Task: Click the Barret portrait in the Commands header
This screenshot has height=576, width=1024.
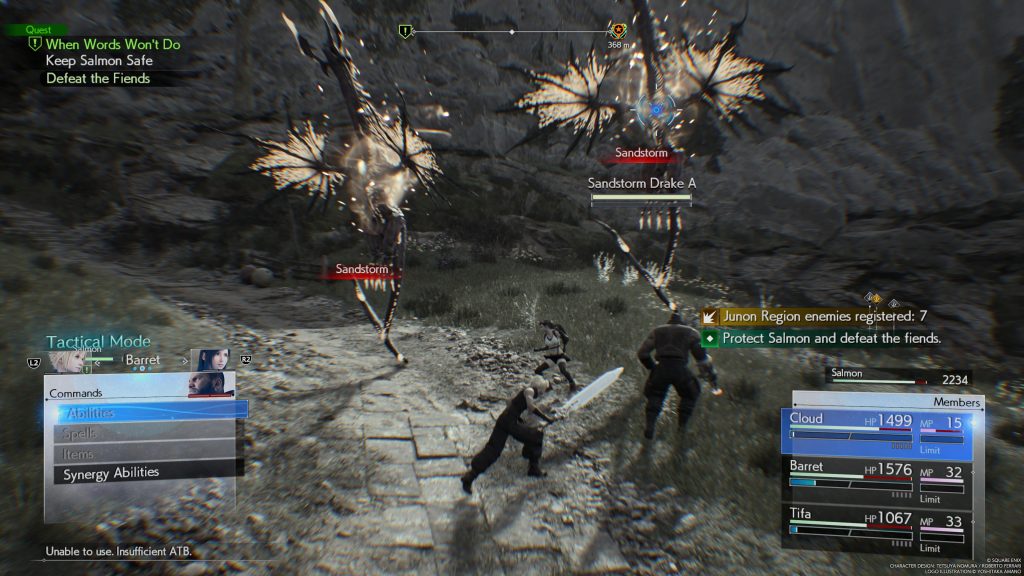Action: 210,384
